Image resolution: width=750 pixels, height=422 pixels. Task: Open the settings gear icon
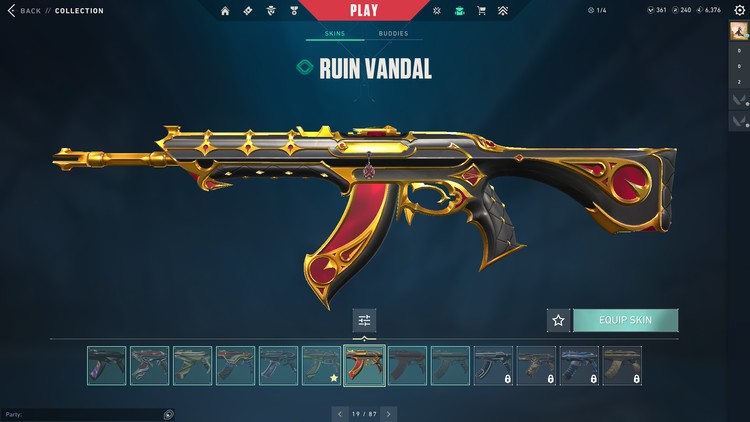(x=739, y=11)
